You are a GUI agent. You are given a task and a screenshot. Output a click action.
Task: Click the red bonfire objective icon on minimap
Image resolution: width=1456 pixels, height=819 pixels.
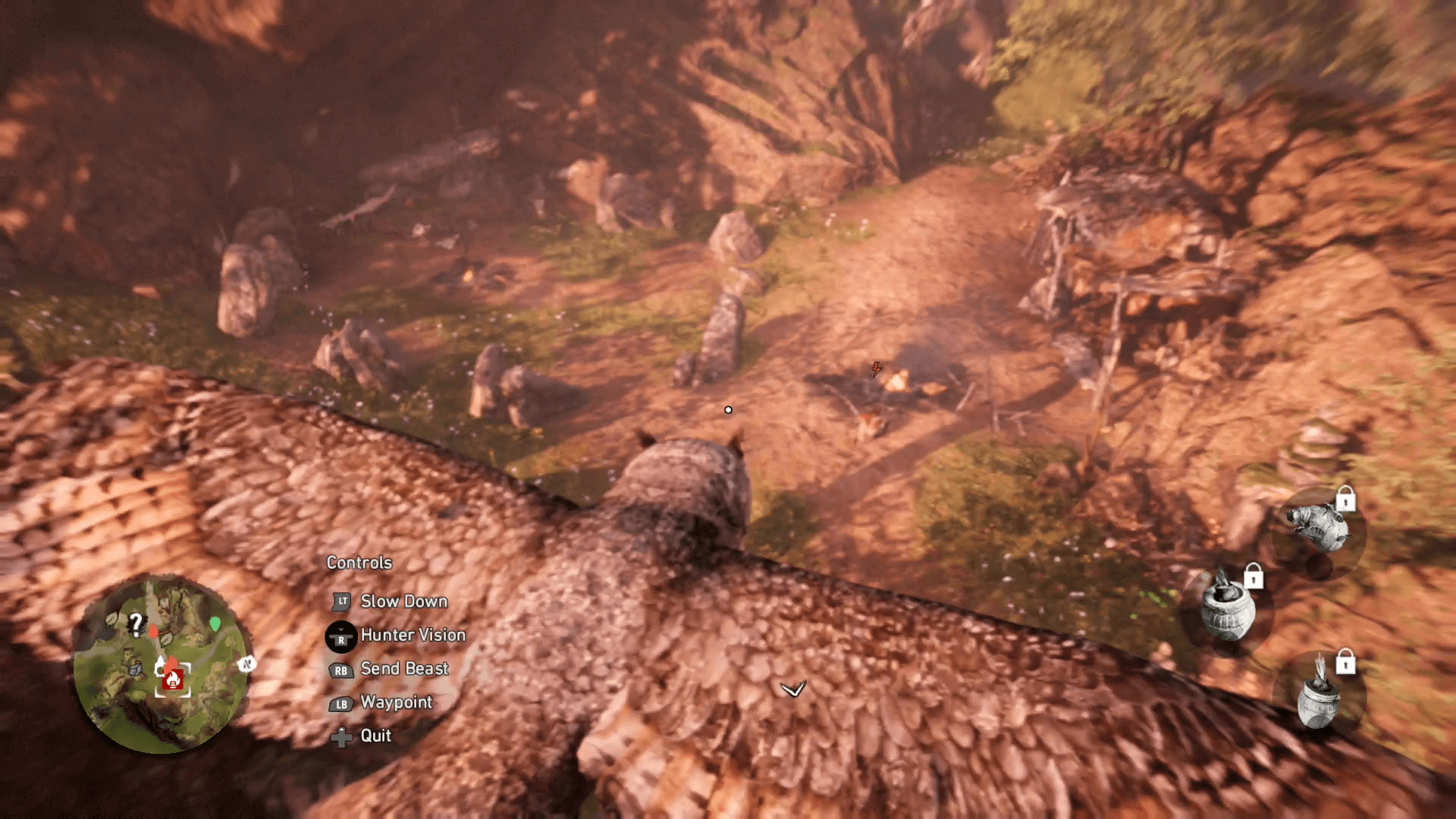tap(173, 679)
